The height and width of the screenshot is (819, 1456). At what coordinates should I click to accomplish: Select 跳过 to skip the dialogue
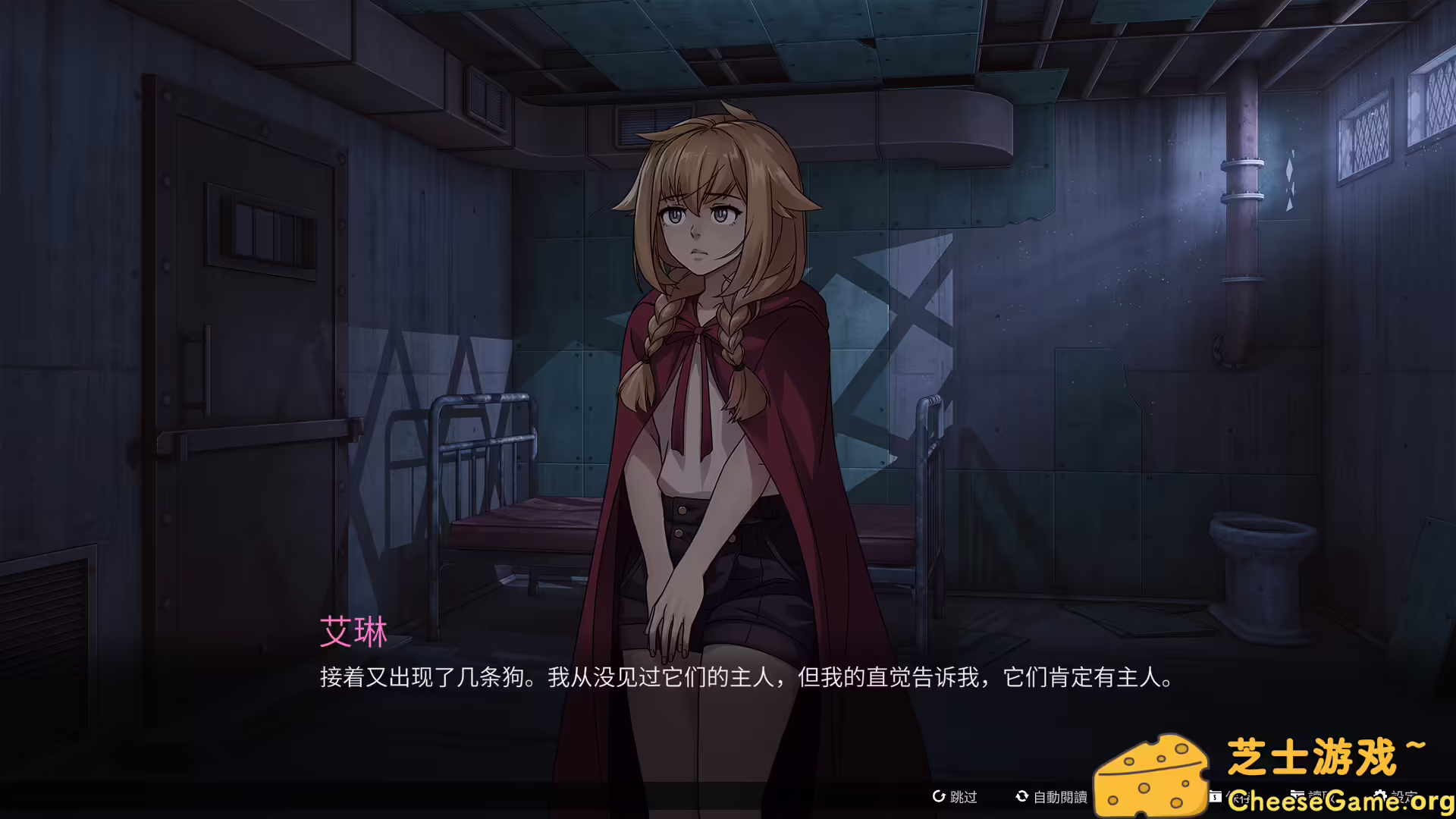962,797
